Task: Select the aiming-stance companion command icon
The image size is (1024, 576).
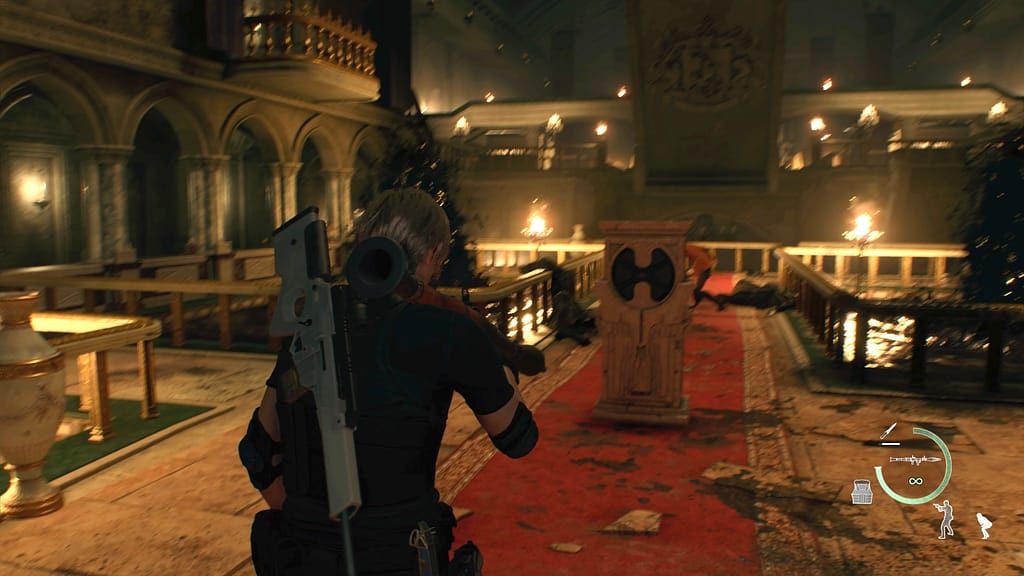Action: pos(944,518)
